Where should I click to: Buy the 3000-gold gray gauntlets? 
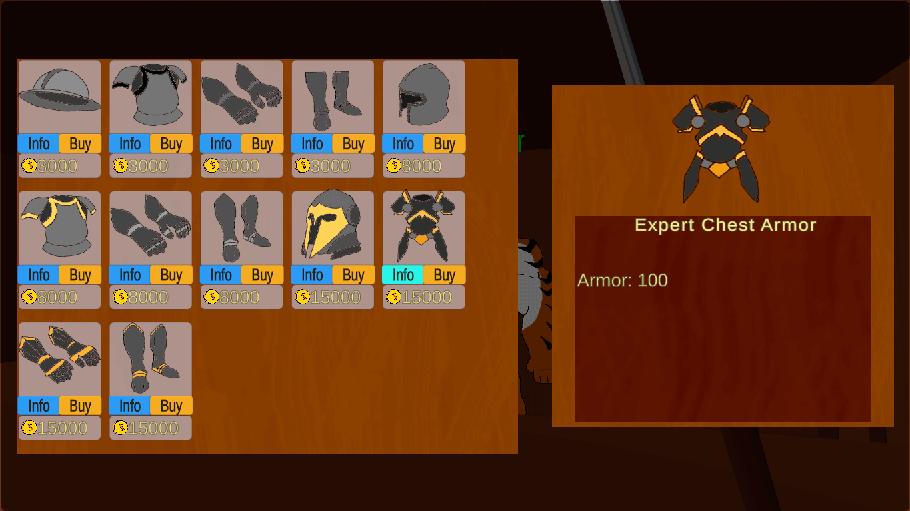[x=262, y=143]
